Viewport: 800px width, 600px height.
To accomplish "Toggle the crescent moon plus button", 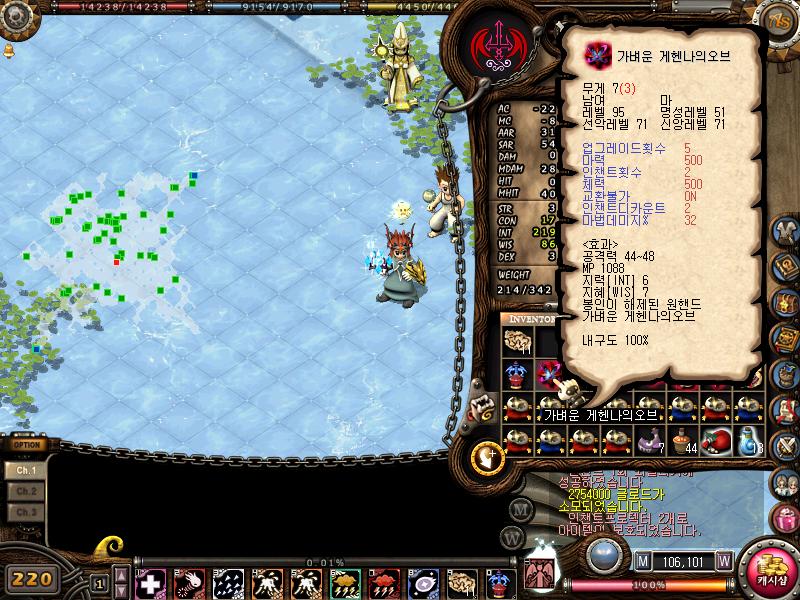I will (x=488, y=458).
